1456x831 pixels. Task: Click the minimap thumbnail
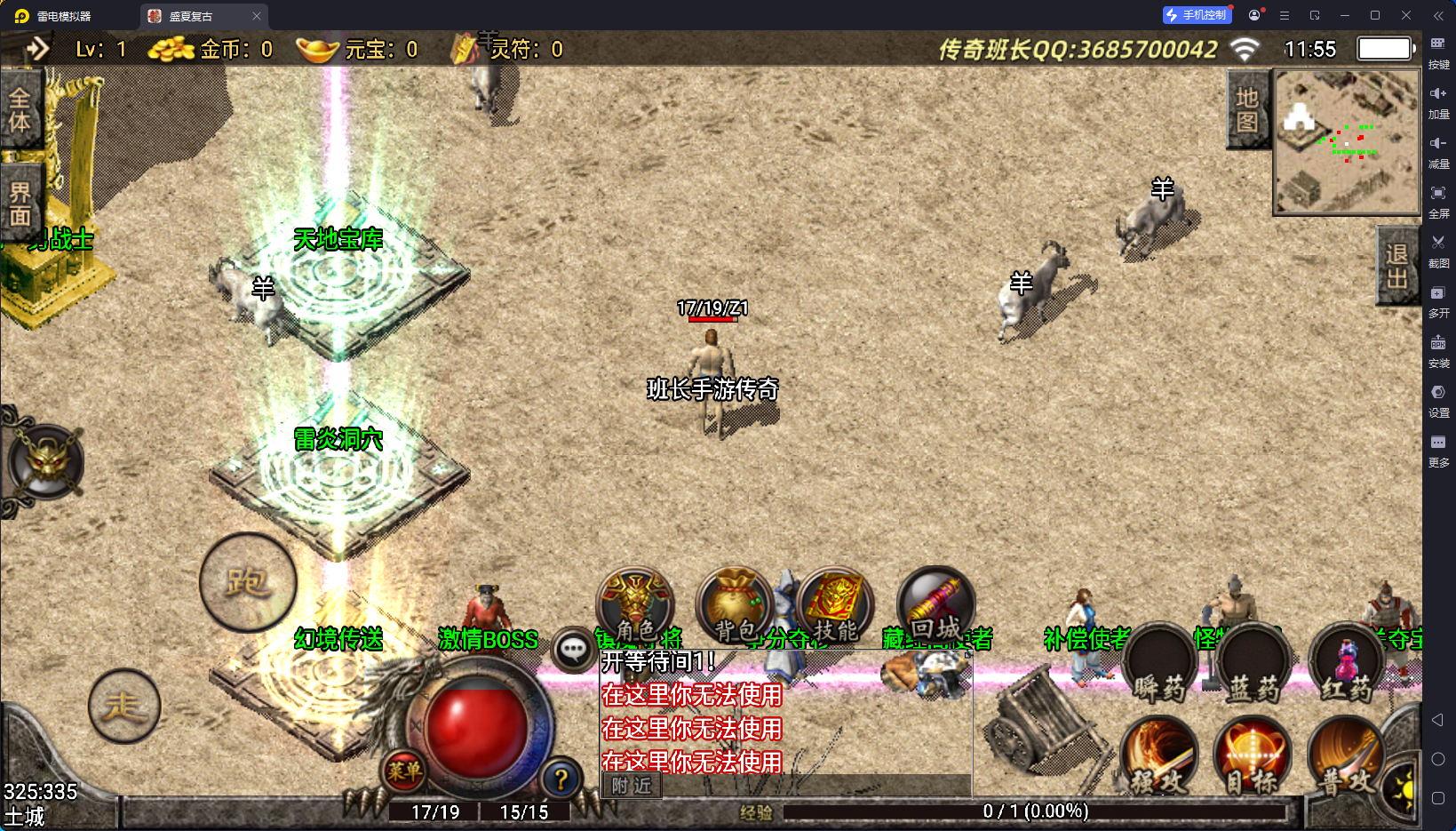tap(1347, 142)
